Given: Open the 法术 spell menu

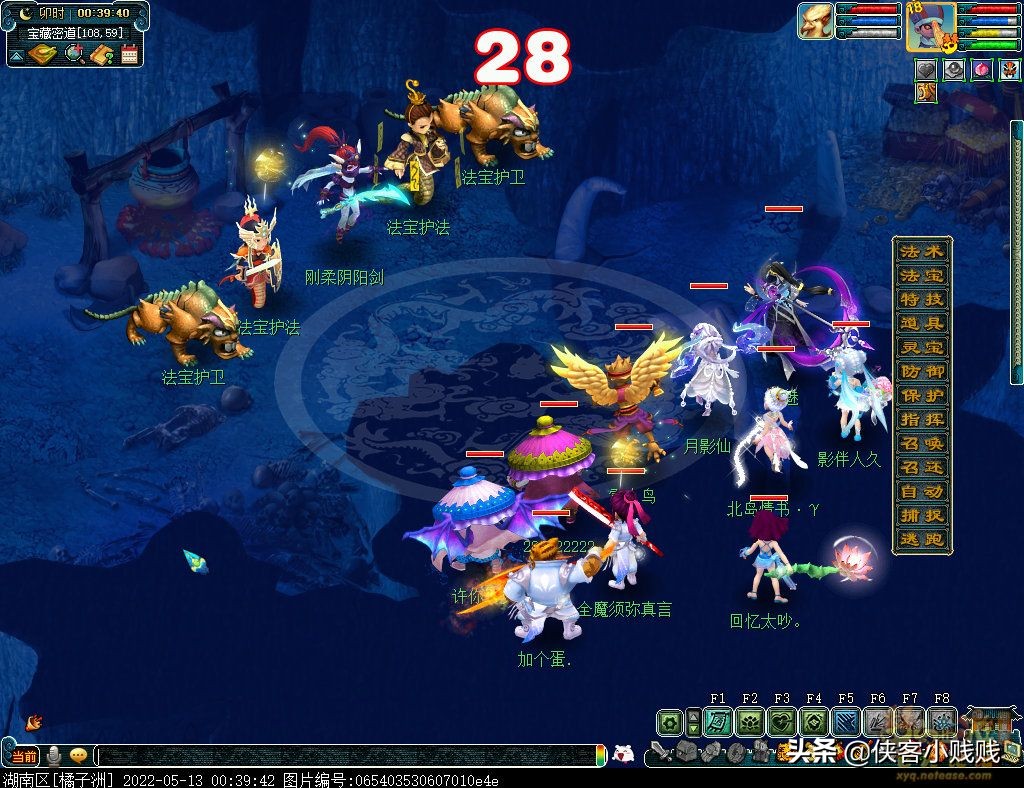Looking at the screenshot, I should pyautogui.click(x=921, y=251).
